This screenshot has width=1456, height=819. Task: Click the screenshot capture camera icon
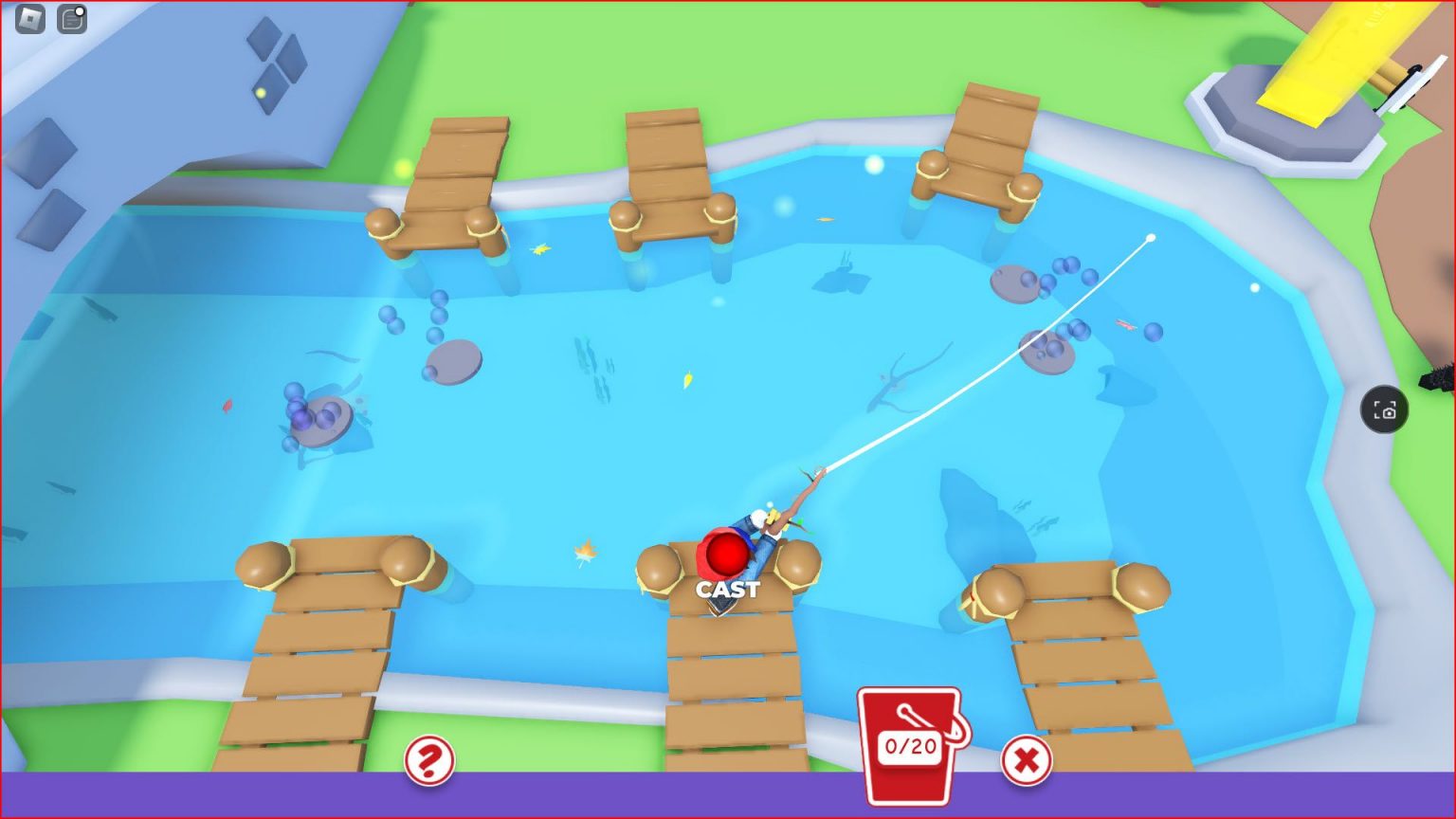[1385, 410]
